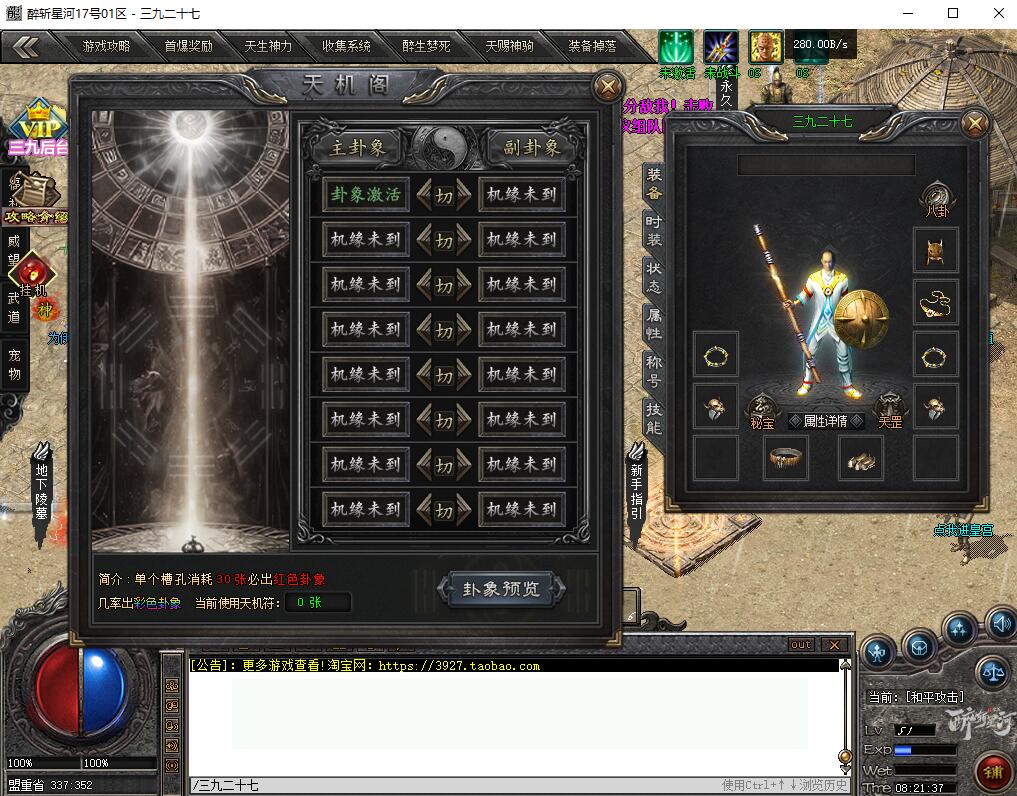Open the 天生神力 menu
This screenshot has height=796, width=1017.
coord(268,46)
